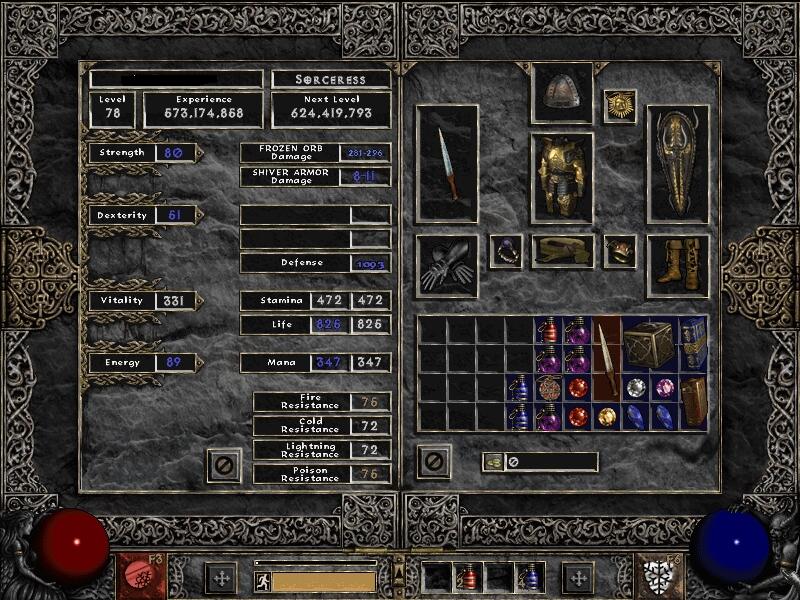Viewport: 800px width, 600px height.
Task: Pick up the dagger in the backpack
Action: pyautogui.click(x=606, y=358)
